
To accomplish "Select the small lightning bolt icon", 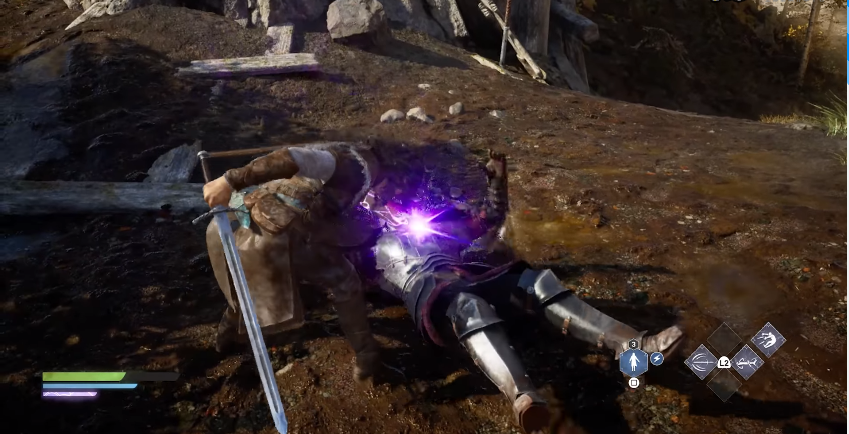I will click(657, 358).
